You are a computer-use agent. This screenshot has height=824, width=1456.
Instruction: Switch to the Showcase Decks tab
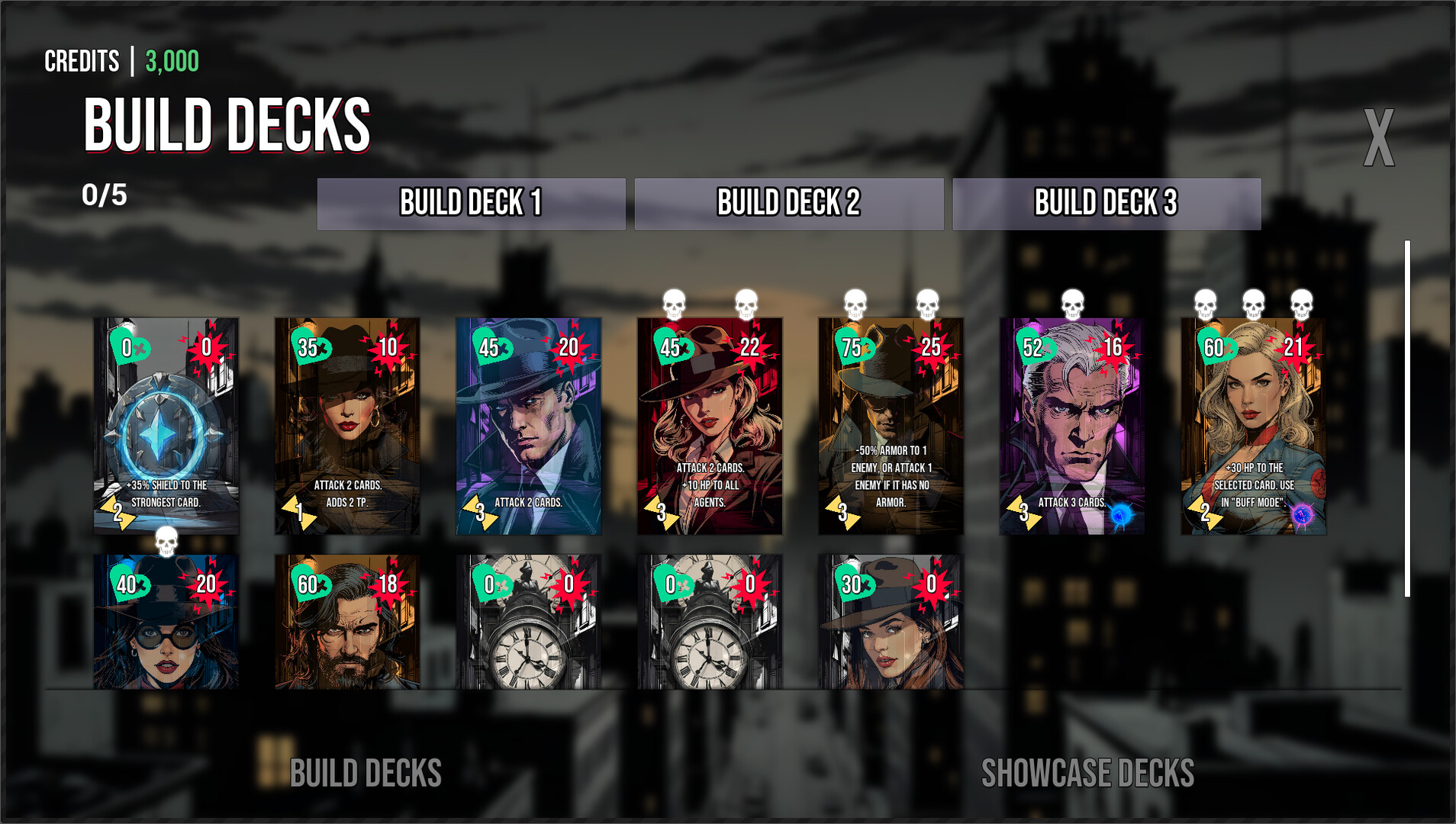(1087, 773)
